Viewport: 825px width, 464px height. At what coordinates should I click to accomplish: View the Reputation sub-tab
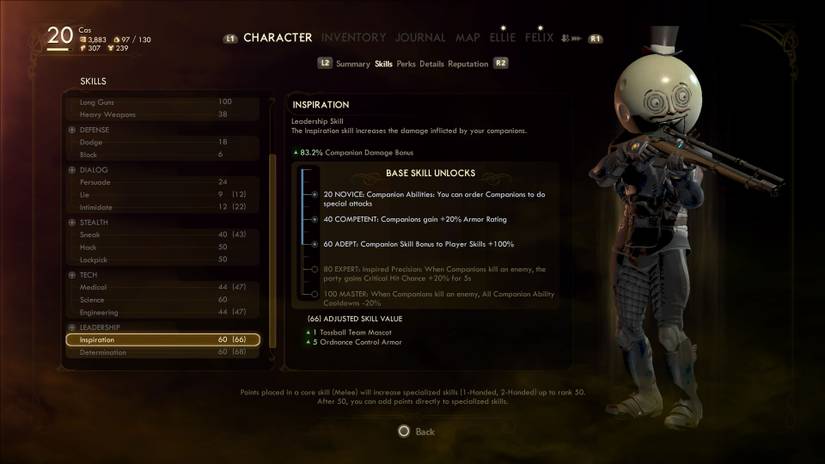point(468,64)
